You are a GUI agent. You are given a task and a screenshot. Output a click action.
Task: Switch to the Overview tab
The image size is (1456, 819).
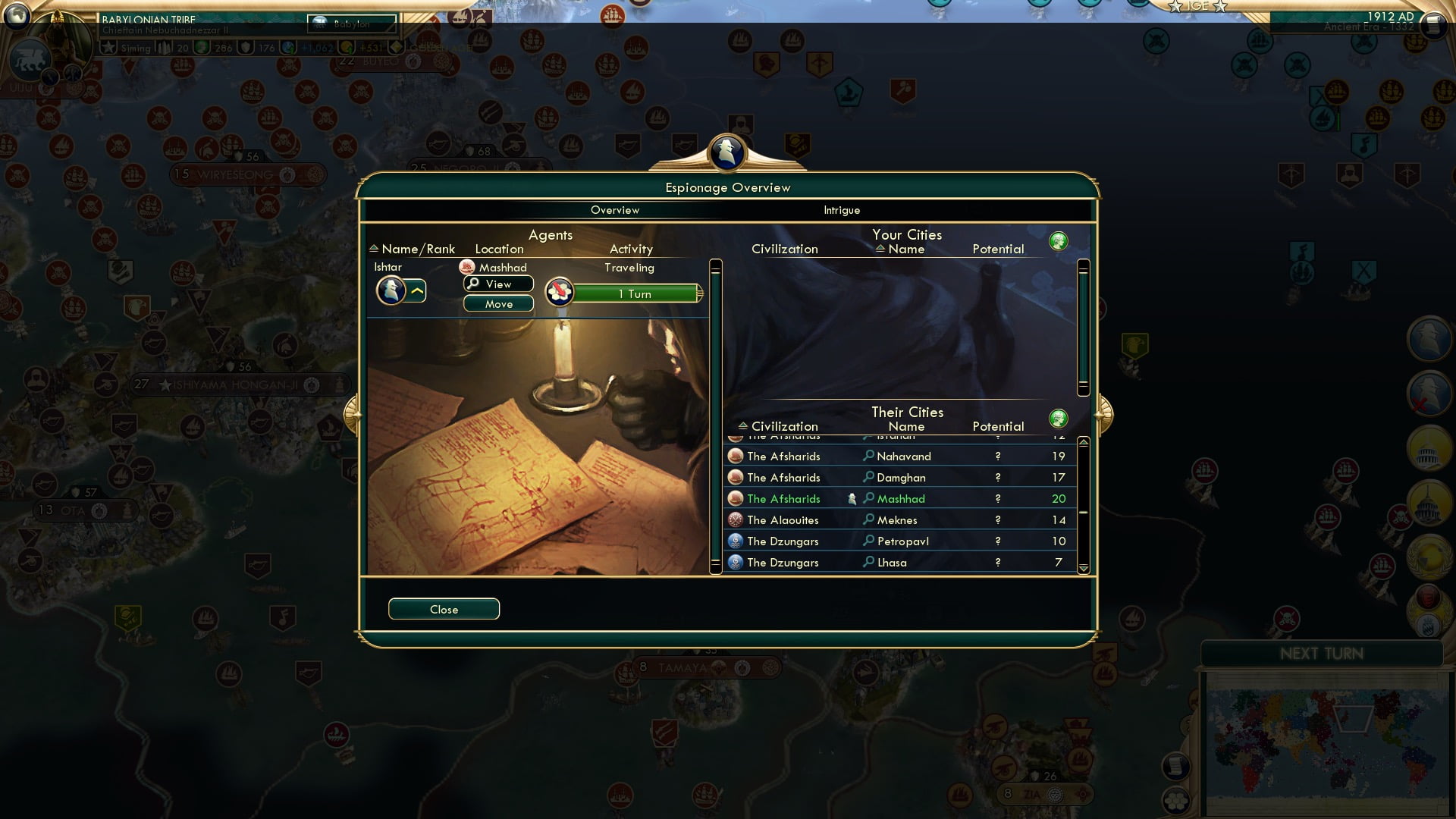pos(615,210)
